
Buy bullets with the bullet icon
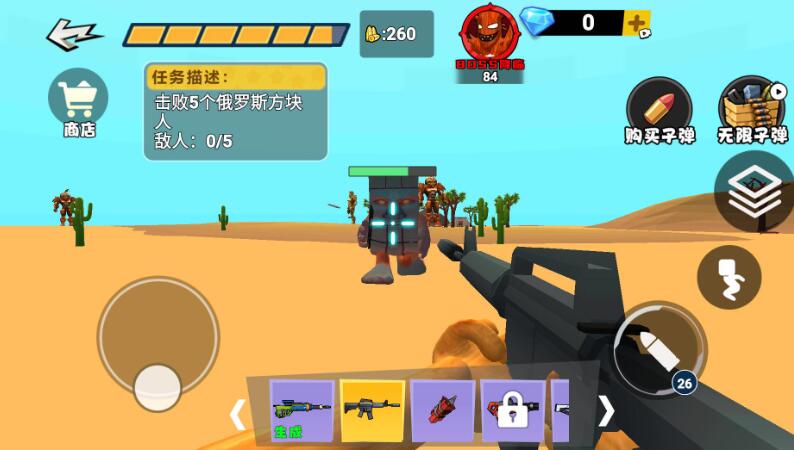pos(659,109)
